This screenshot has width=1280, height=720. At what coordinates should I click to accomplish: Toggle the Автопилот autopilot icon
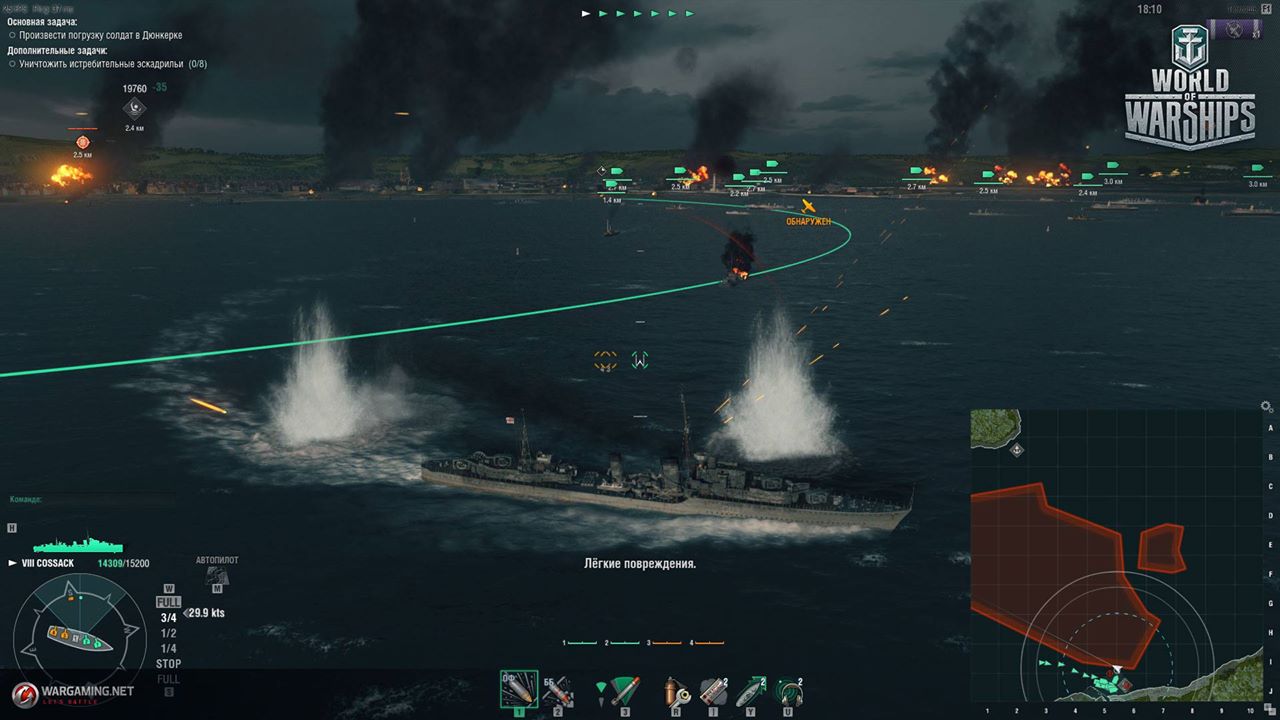pyautogui.click(x=217, y=576)
